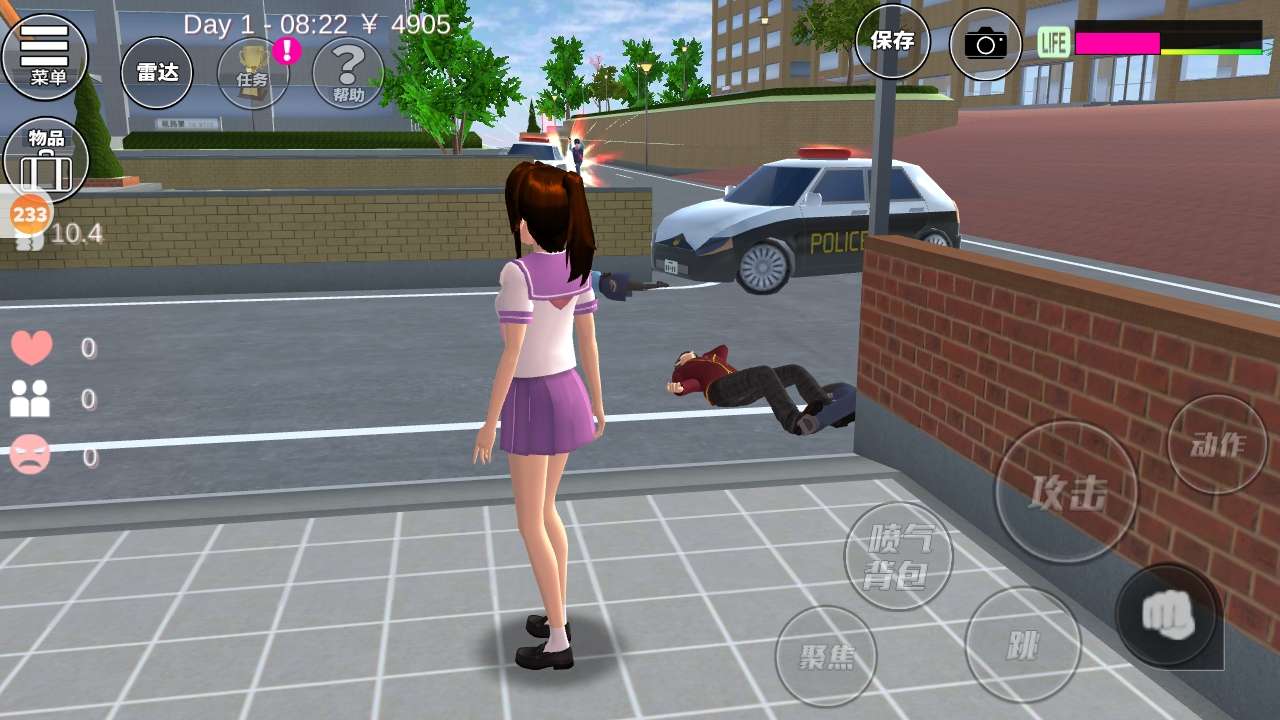The height and width of the screenshot is (720, 1280).
Task: Click the camera screenshot icon
Action: click(985, 44)
